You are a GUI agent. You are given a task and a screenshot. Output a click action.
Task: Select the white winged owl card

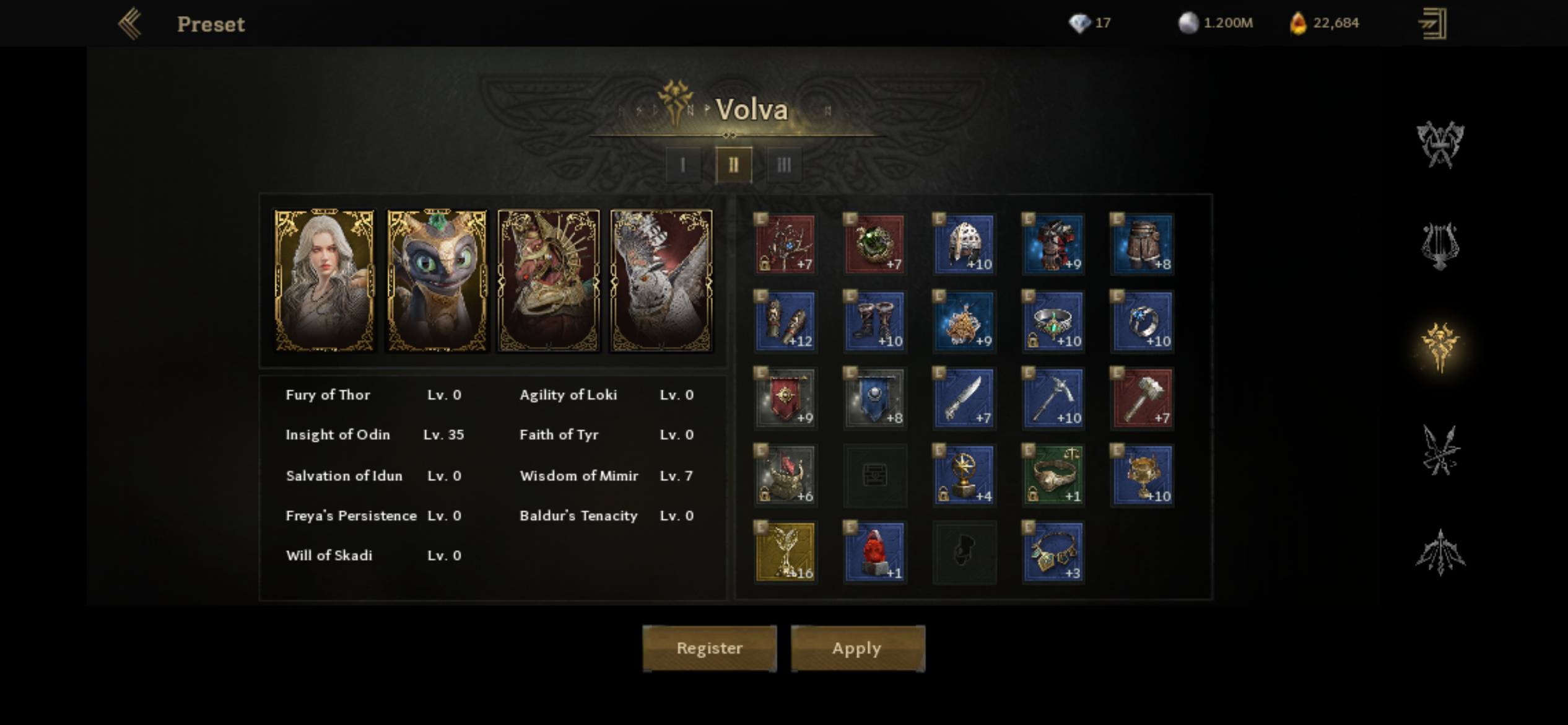(x=661, y=281)
